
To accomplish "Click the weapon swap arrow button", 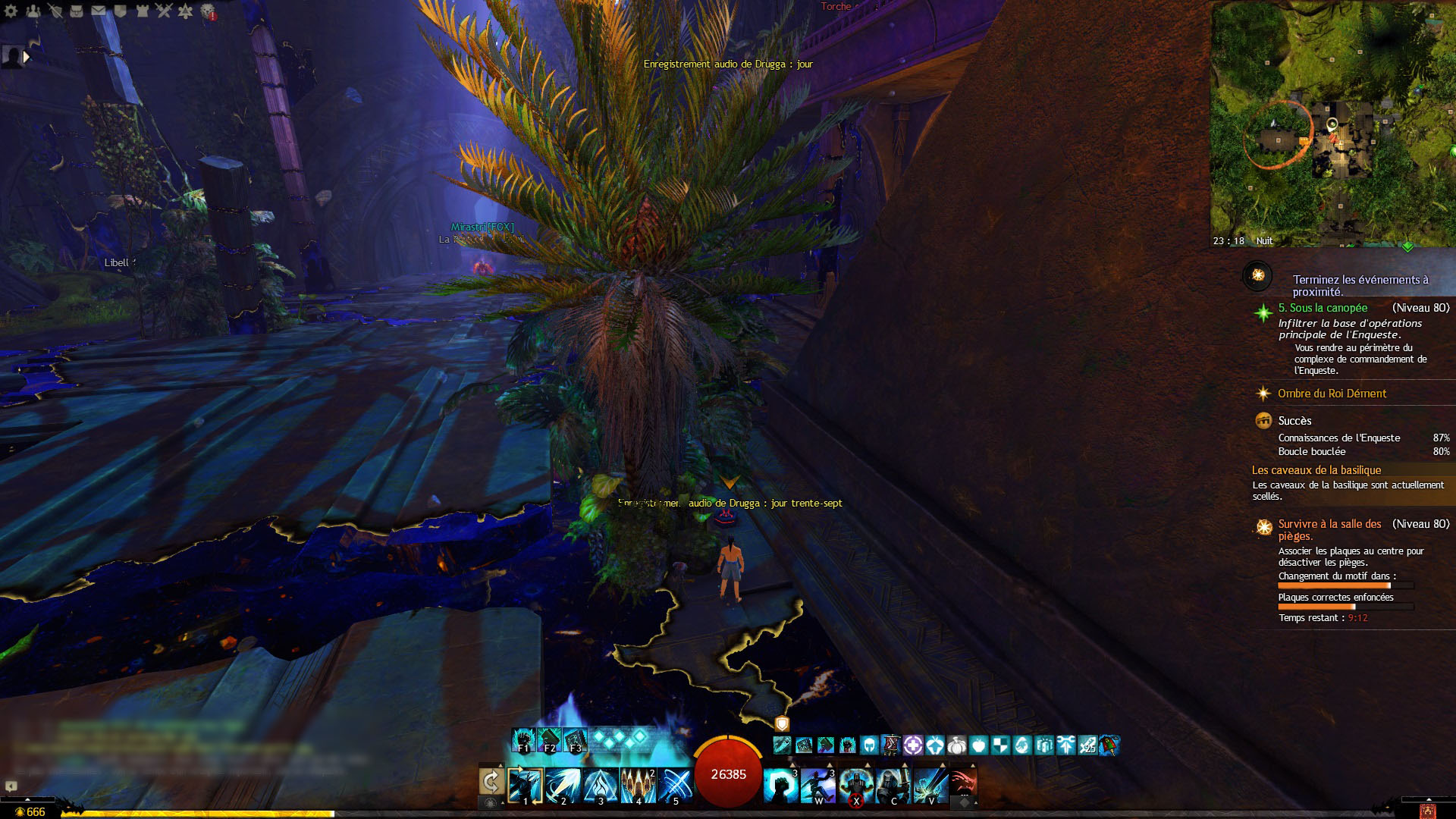I will [x=491, y=781].
